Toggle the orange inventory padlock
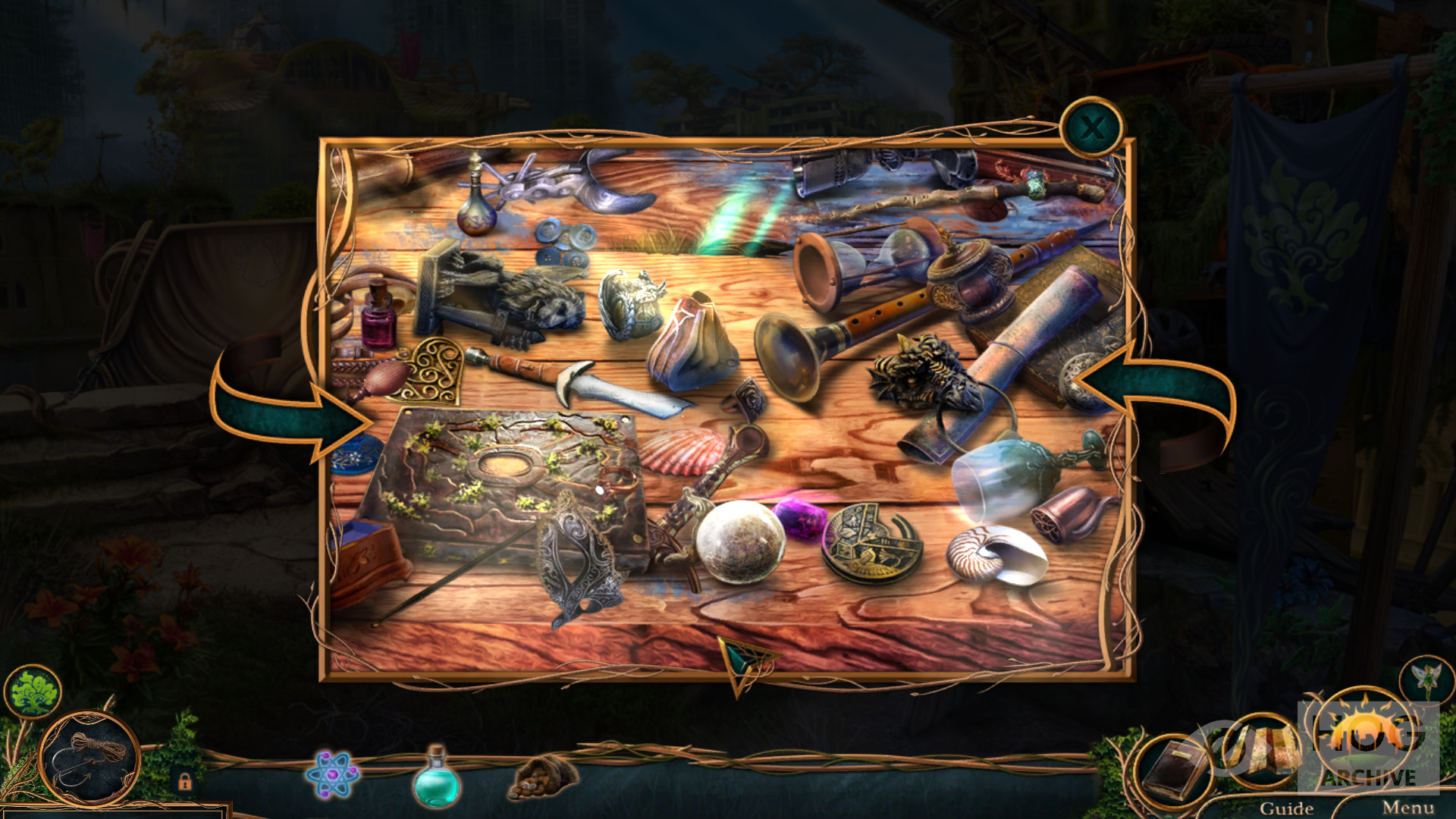1456x819 pixels. coord(184,780)
